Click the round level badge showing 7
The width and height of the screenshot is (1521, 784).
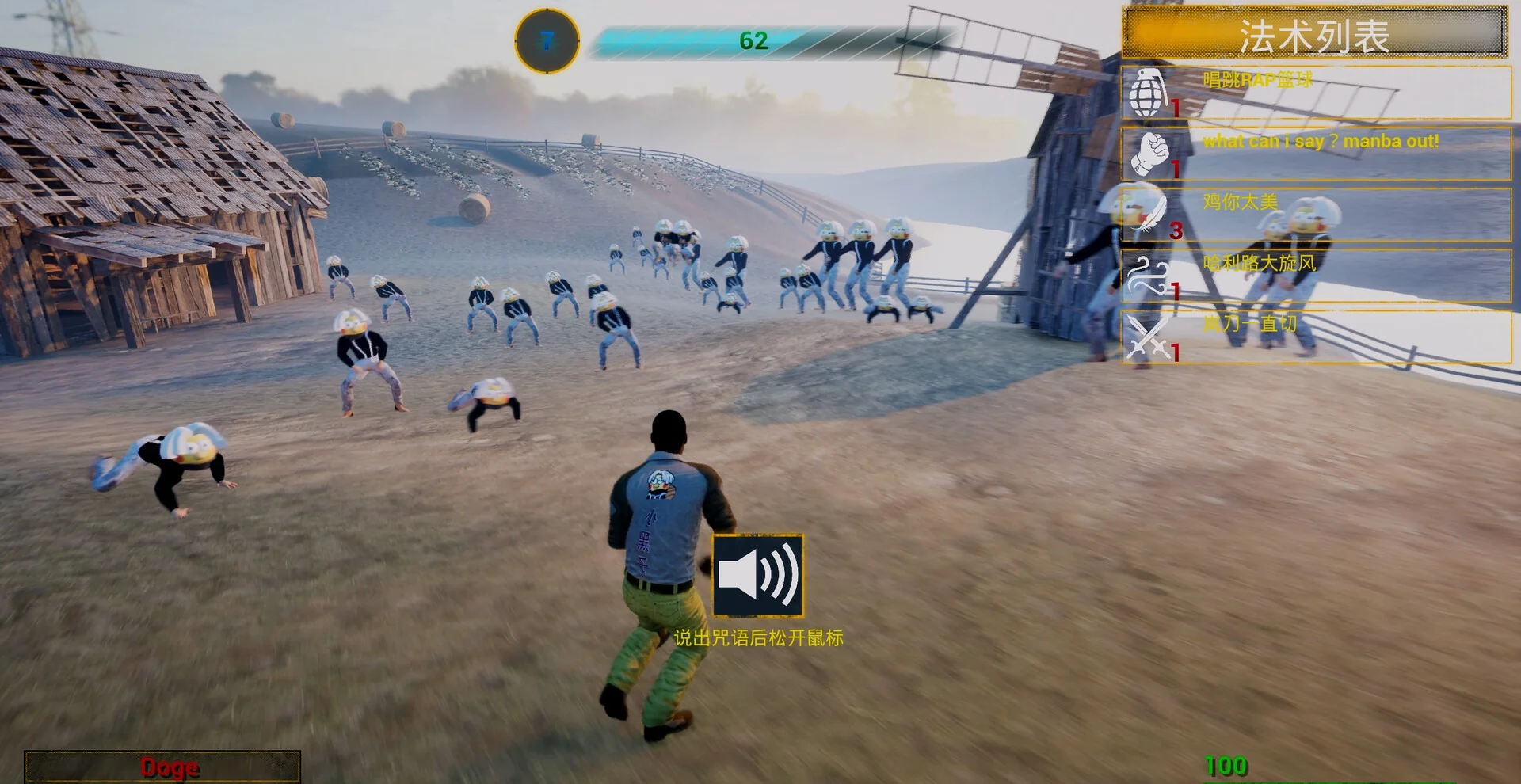[x=547, y=40]
